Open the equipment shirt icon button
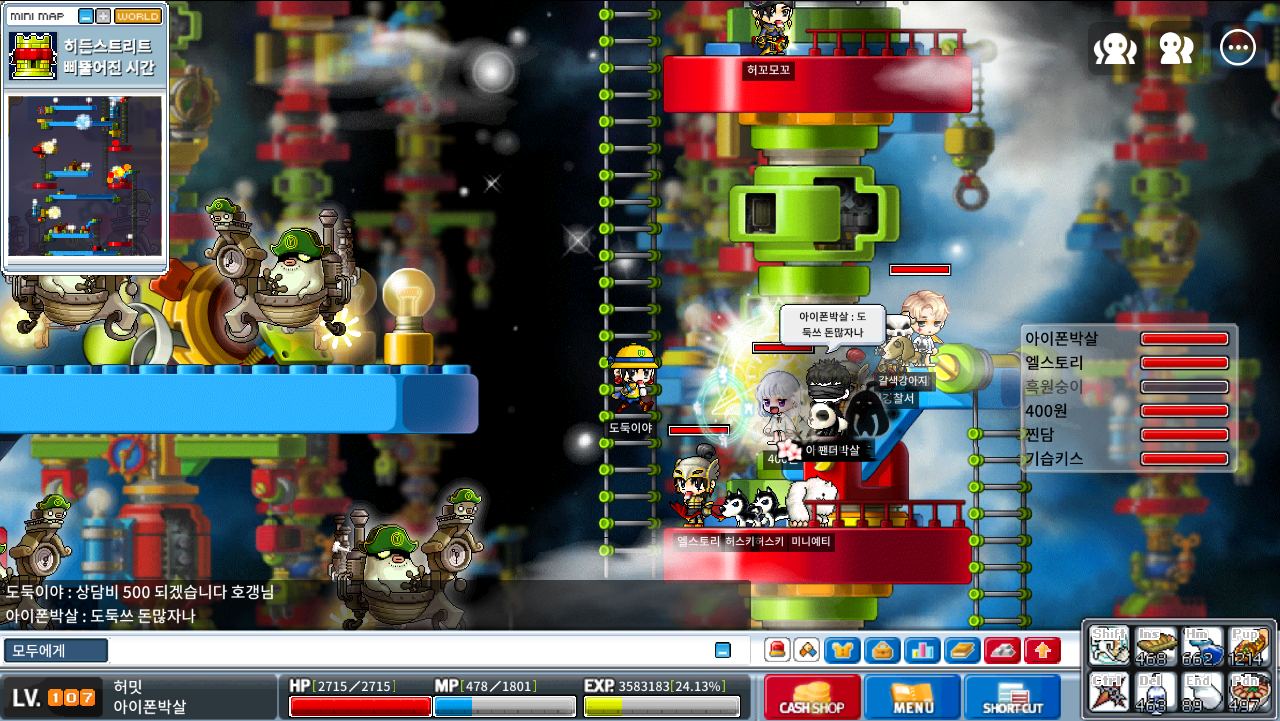Screen dimensions: 1280x721 [x=843, y=650]
